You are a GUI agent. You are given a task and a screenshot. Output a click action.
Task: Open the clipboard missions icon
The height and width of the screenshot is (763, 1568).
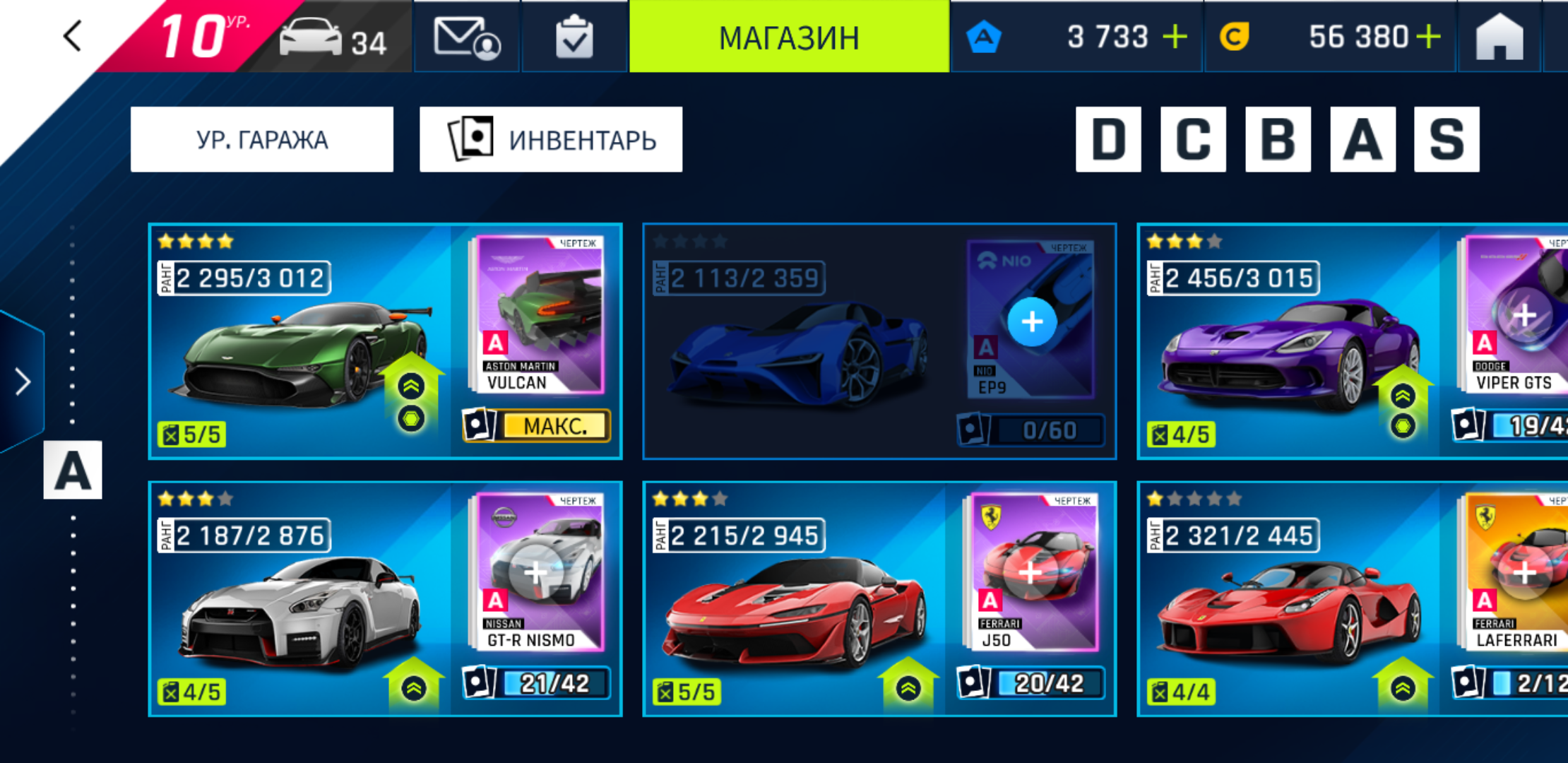click(574, 37)
